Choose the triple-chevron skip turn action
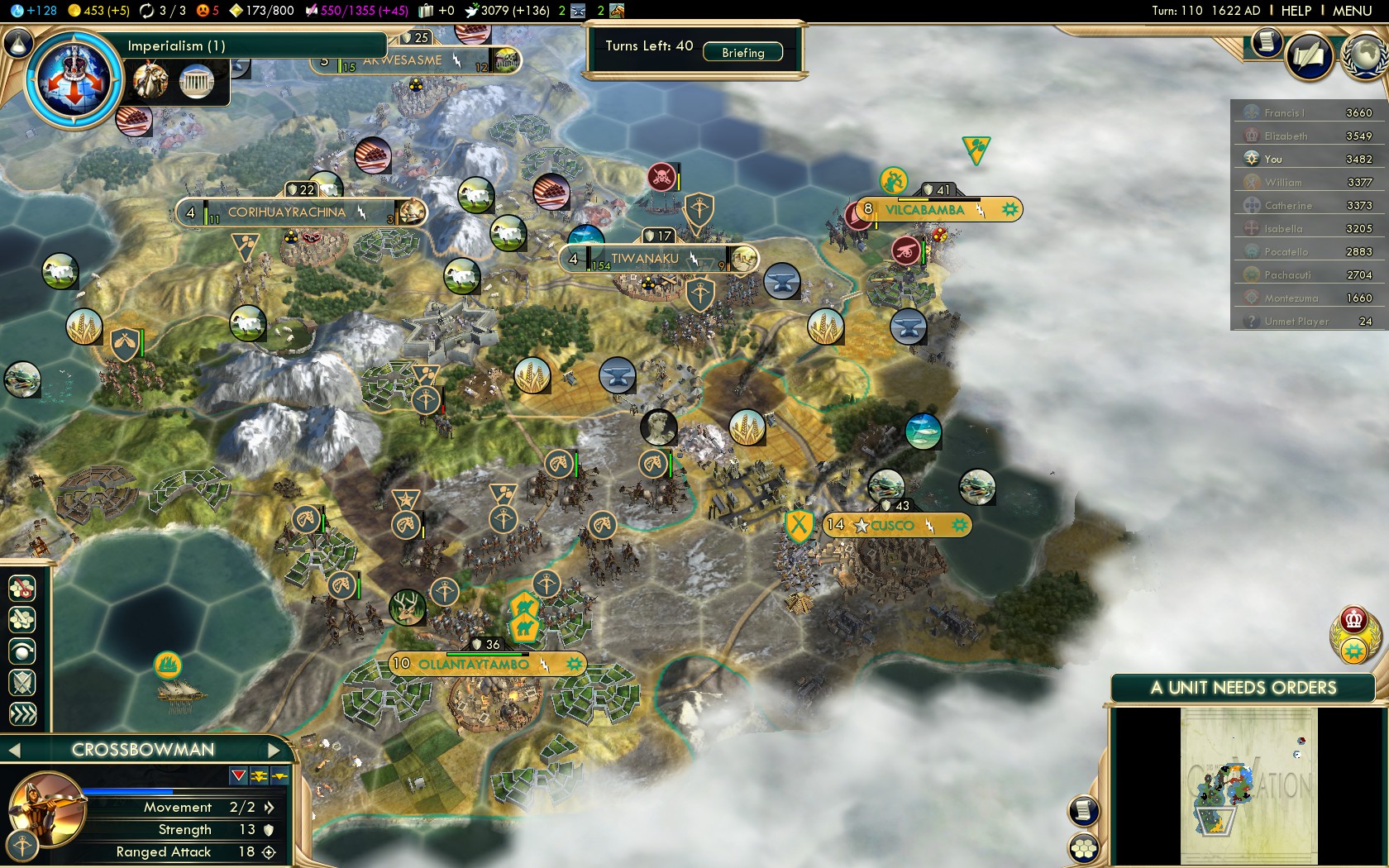 22,713
